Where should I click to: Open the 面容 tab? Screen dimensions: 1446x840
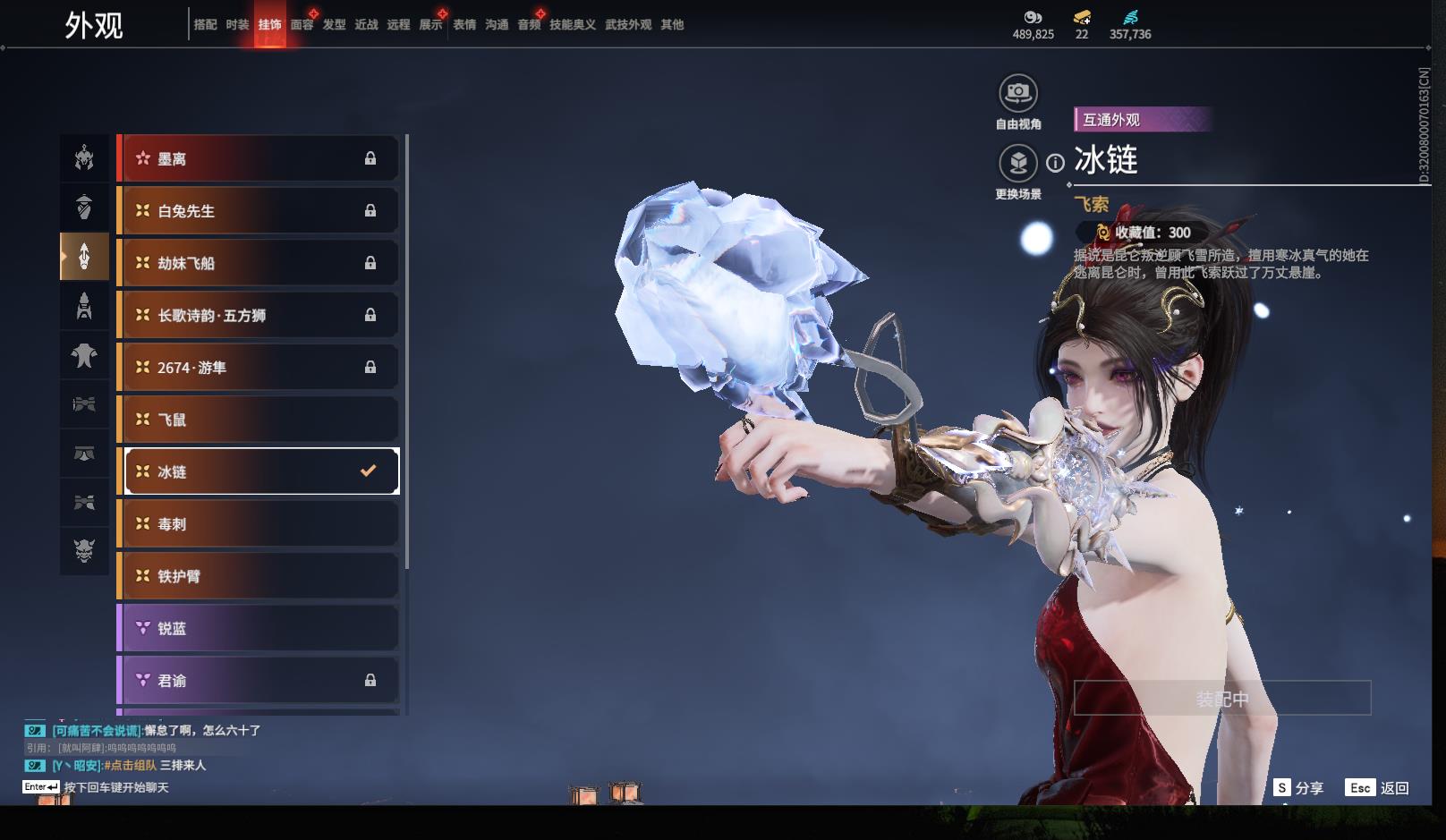coord(302,25)
